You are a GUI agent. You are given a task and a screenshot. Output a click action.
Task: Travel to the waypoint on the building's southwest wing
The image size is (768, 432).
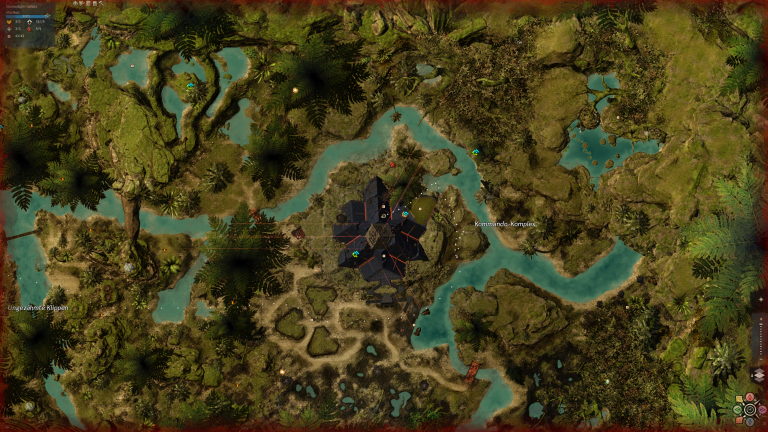(355, 254)
